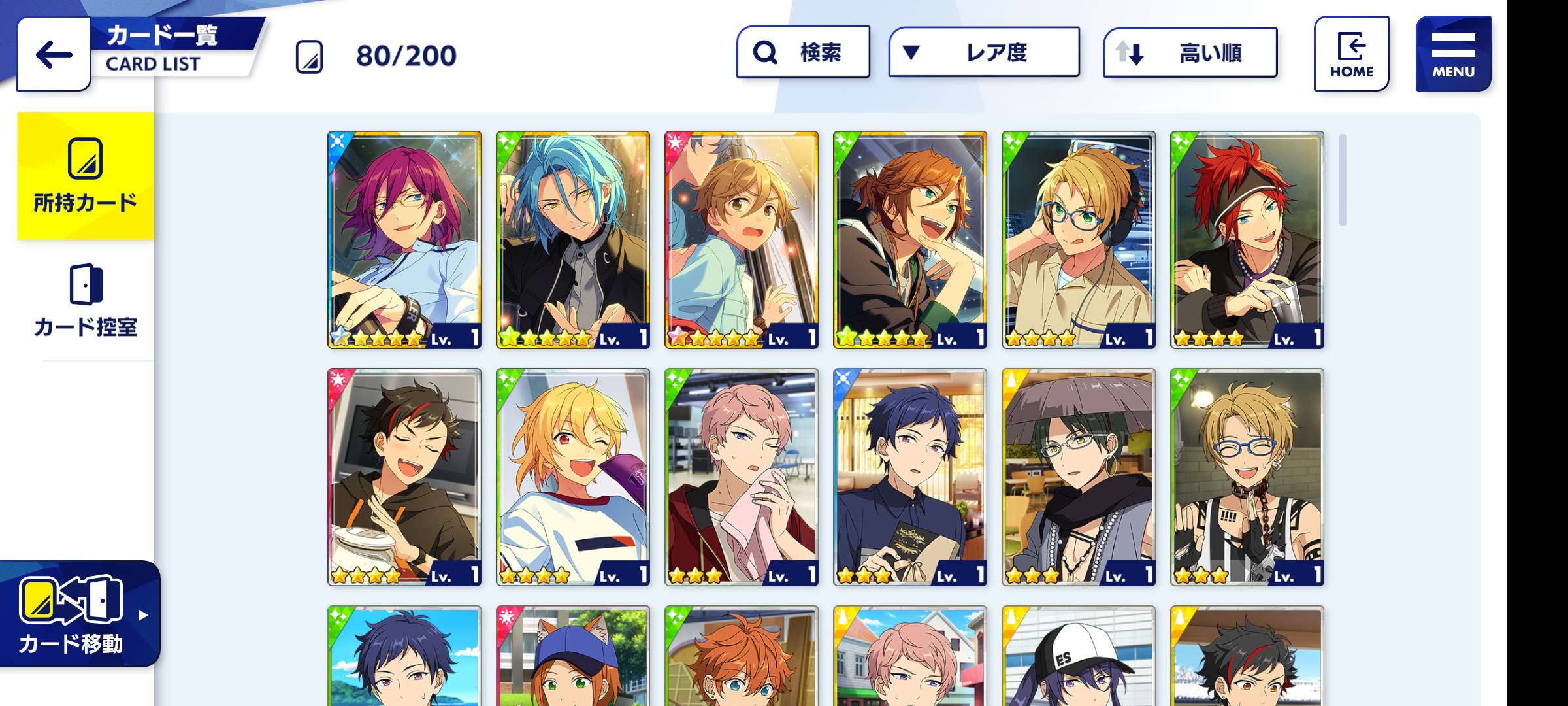Choose the white ES cap character card
Image resolution: width=1568 pixels, height=706 pixels.
pyautogui.click(x=1079, y=656)
